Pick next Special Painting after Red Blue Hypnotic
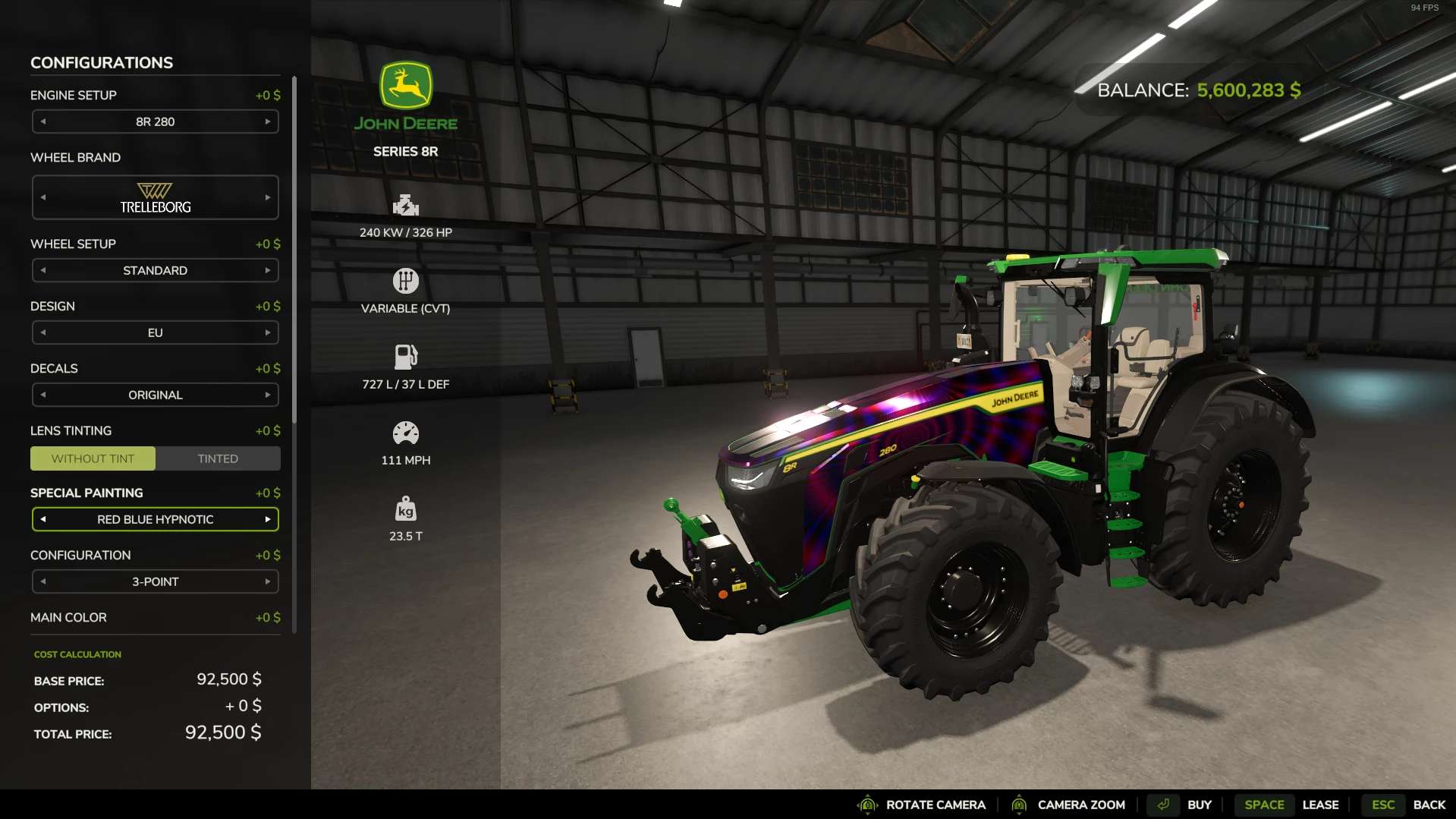Image resolution: width=1456 pixels, height=819 pixels. (x=268, y=519)
